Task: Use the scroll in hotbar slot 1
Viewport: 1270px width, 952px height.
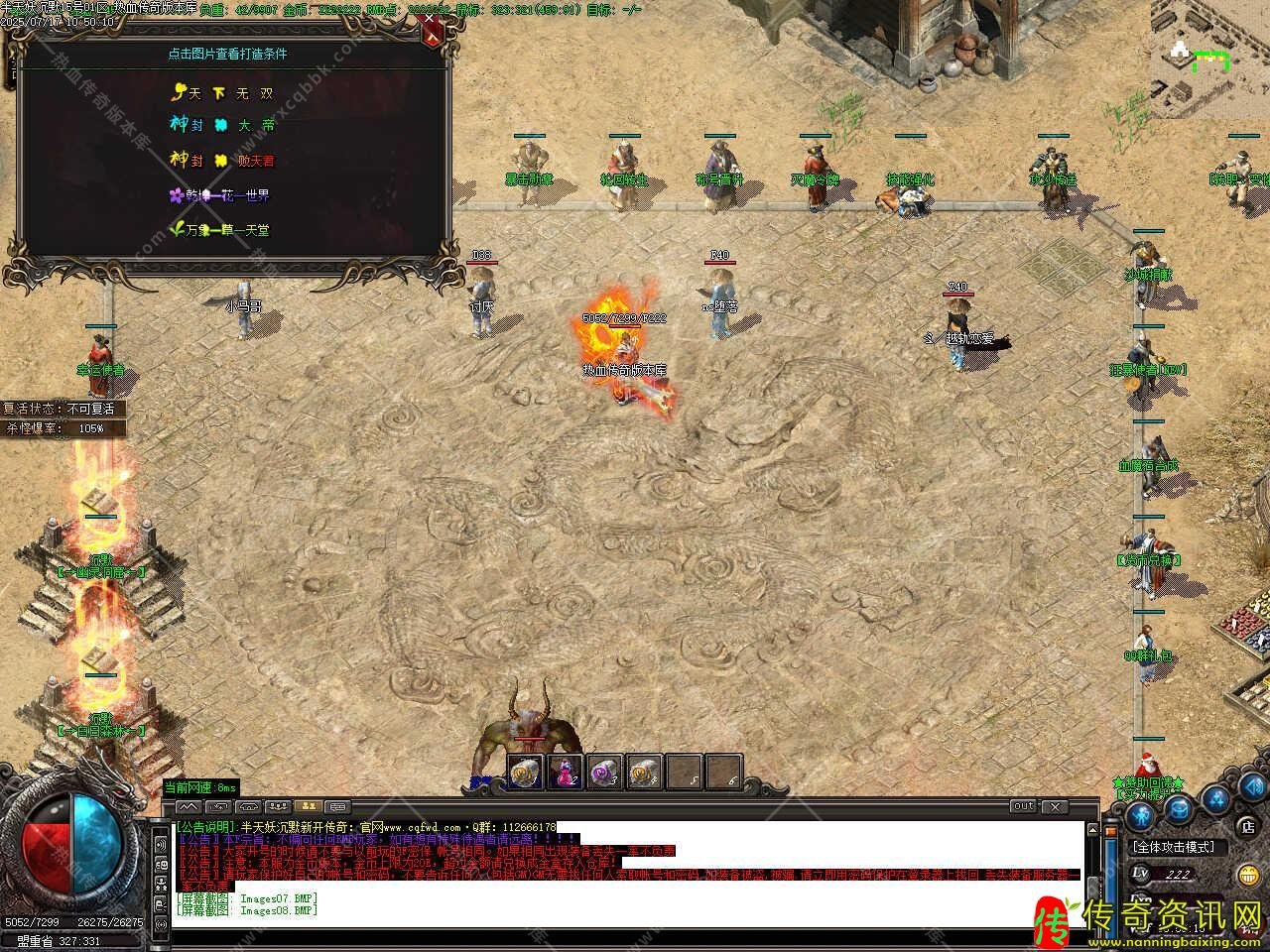Action: point(525,772)
